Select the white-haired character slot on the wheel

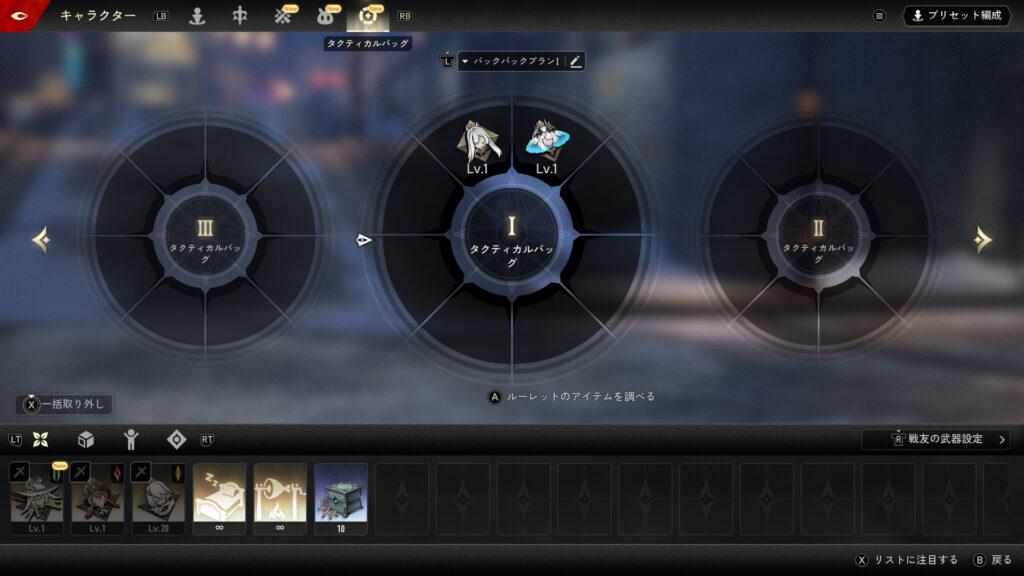477,144
